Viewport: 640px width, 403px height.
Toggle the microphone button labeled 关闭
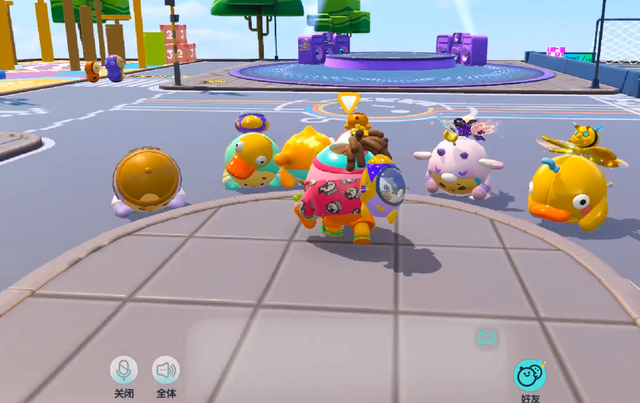coord(124,370)
